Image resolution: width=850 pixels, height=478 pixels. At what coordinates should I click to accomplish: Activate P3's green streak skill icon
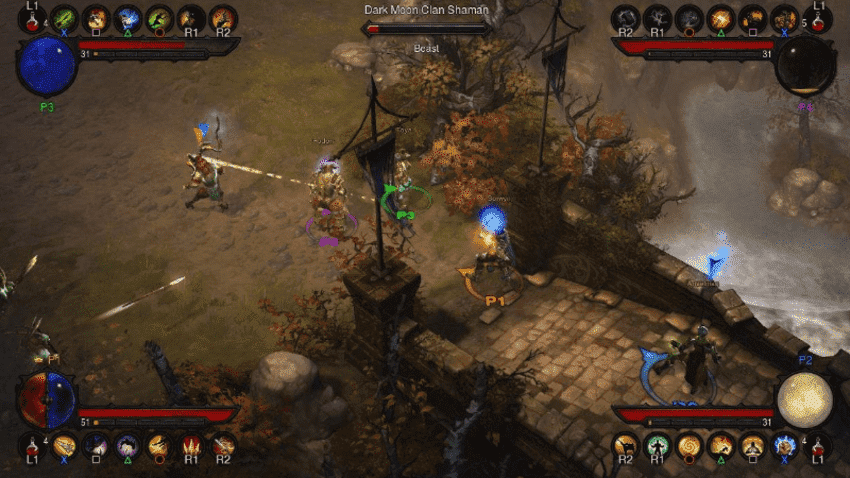point(64,17)
